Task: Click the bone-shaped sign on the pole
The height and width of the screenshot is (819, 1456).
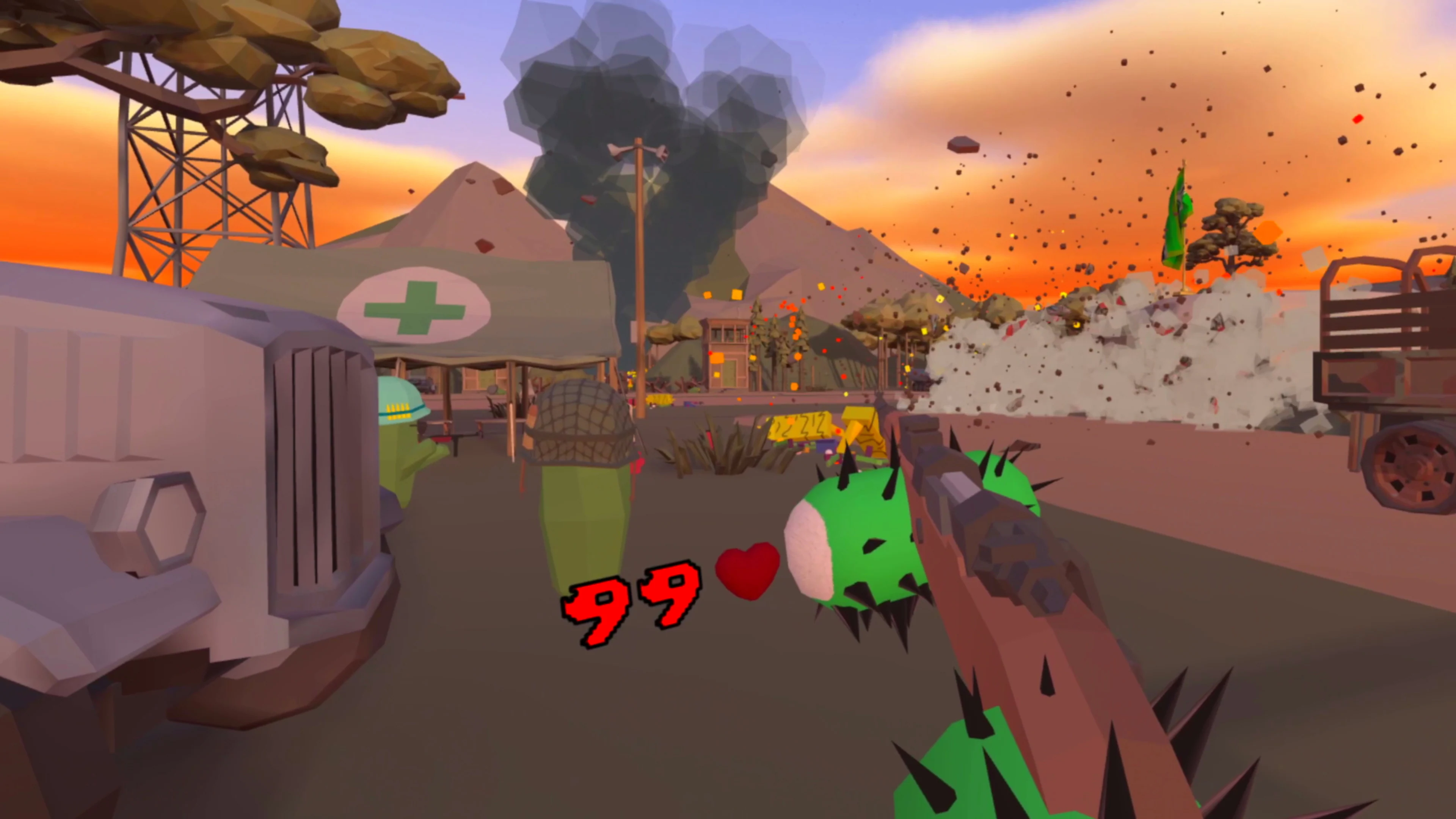Action: (x=639, y=148)
